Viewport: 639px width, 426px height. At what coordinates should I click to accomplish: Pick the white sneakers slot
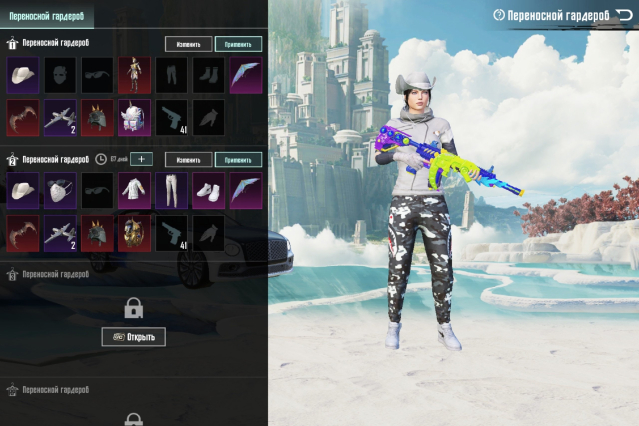[x=208, y=189]
